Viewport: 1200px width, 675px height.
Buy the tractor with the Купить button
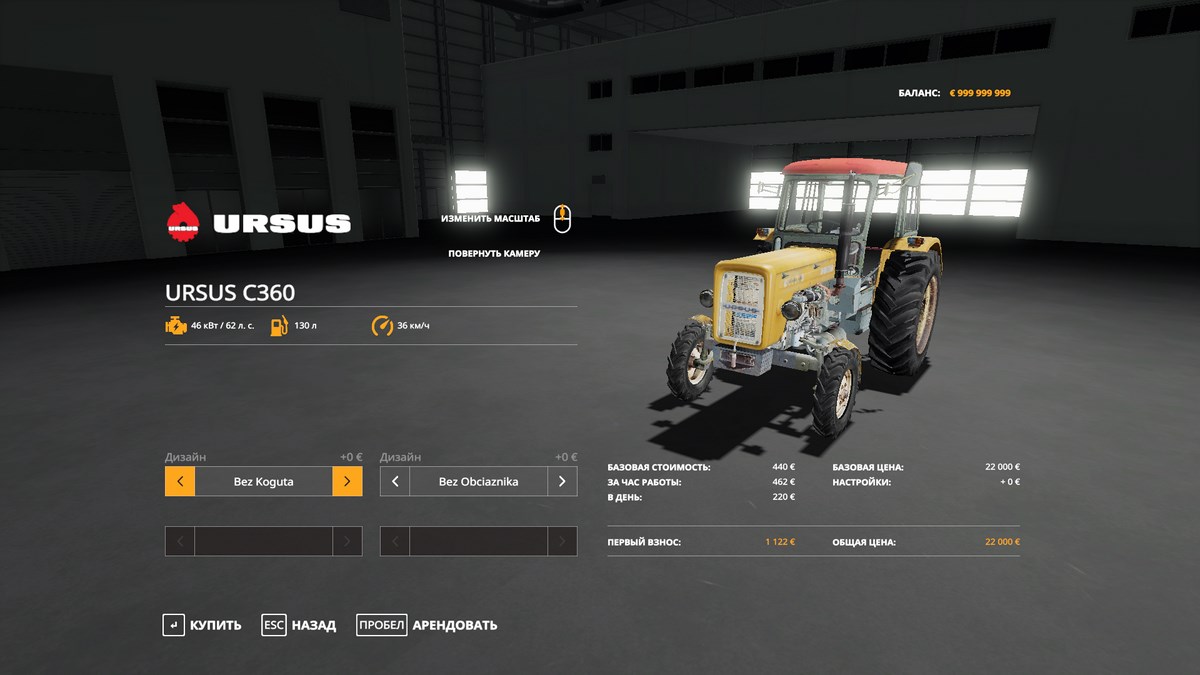pos(202,625)
